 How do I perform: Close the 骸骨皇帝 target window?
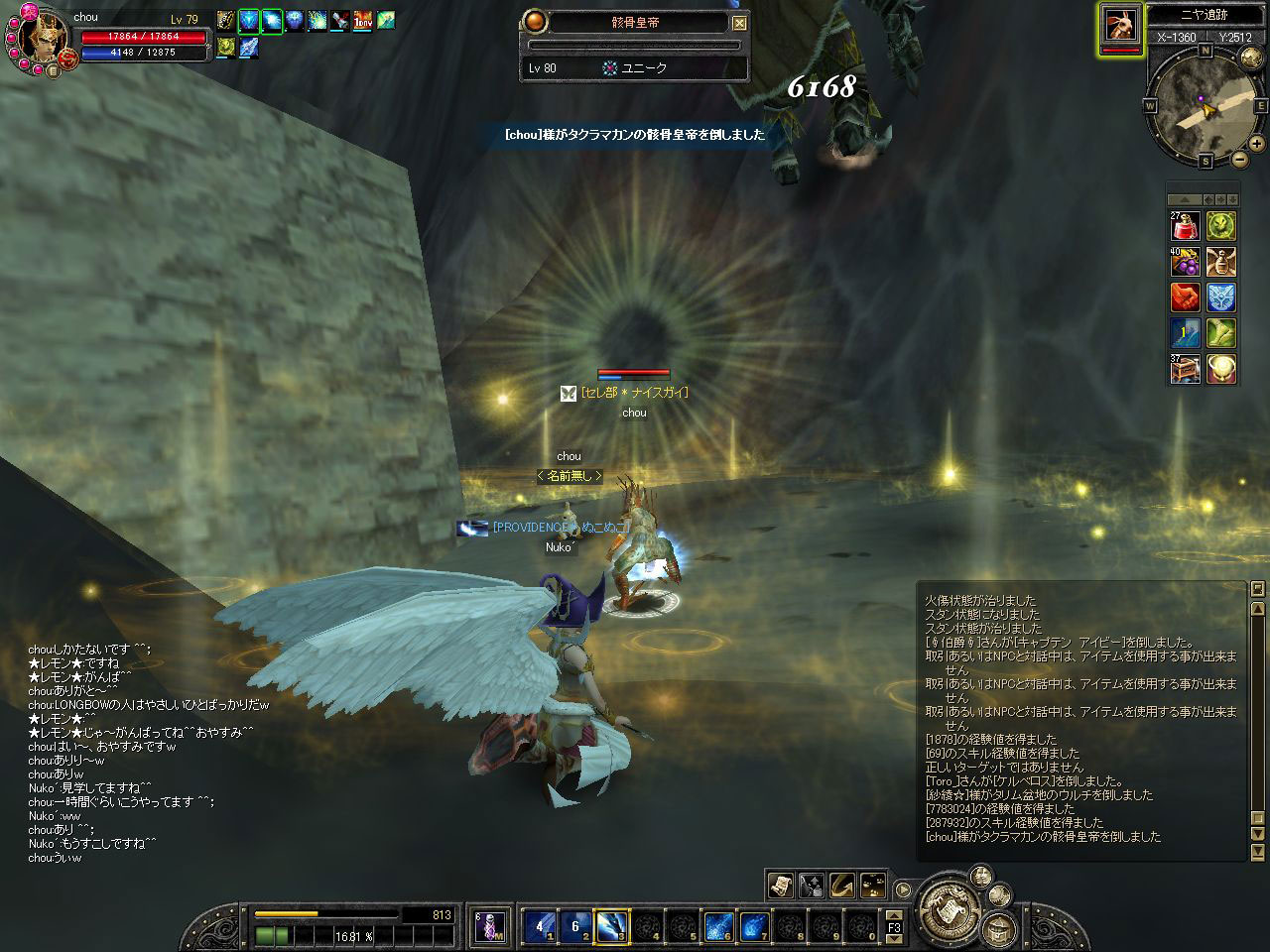pyautogui.click(x=739, y=22)
